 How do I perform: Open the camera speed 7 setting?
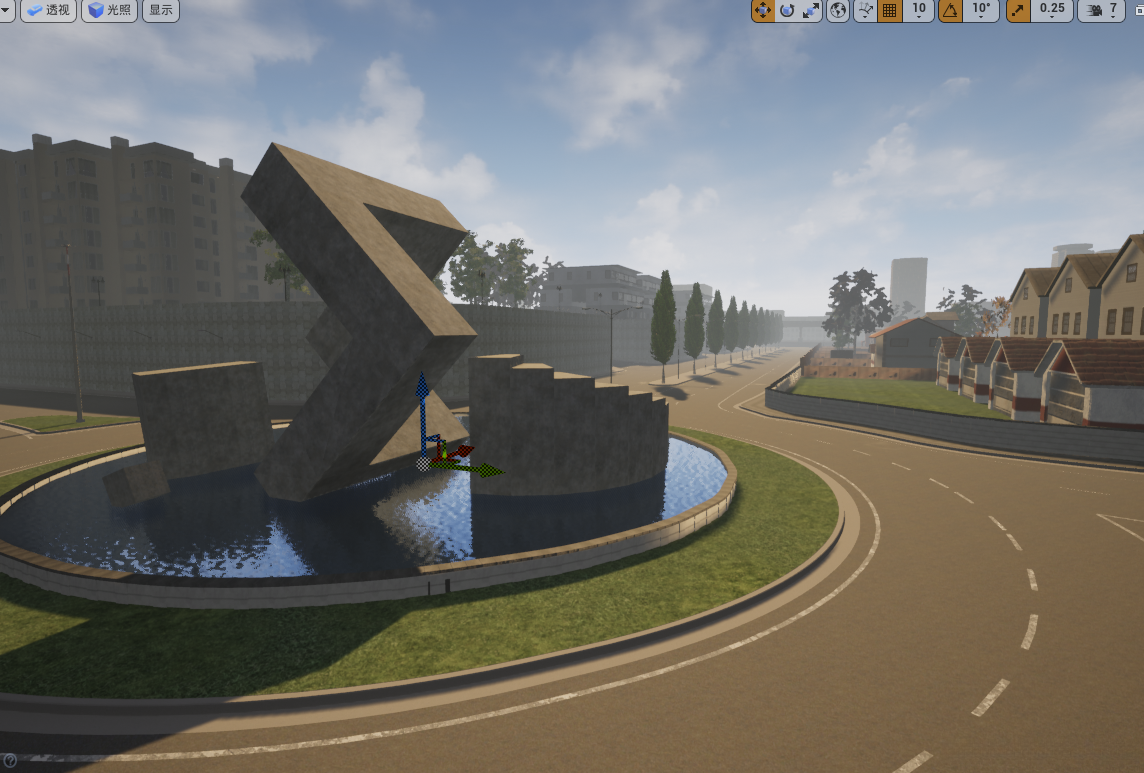coord(1102,10)
